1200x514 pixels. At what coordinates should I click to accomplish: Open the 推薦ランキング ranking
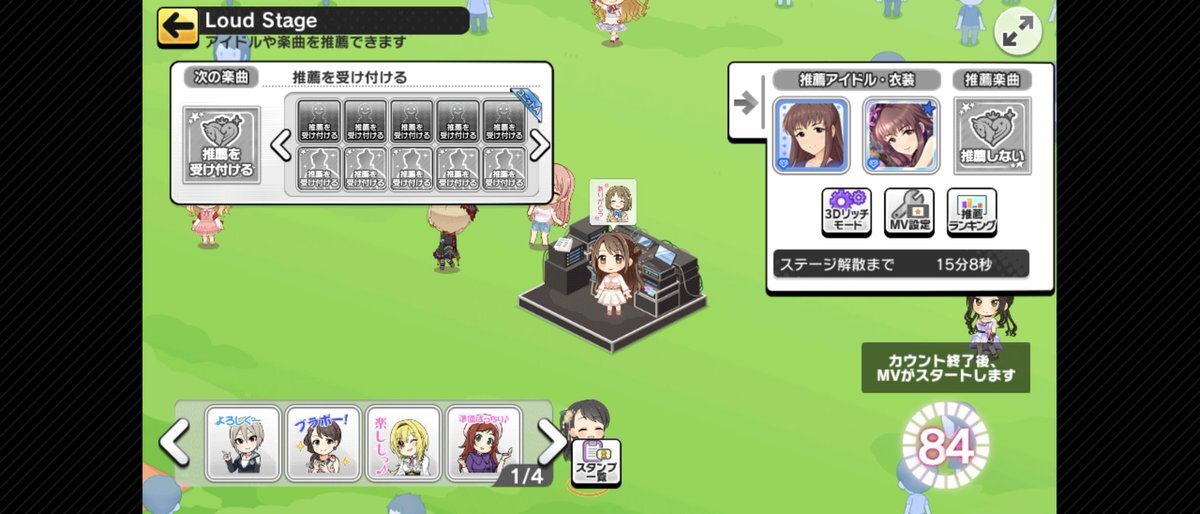click(x=971, y=212)
